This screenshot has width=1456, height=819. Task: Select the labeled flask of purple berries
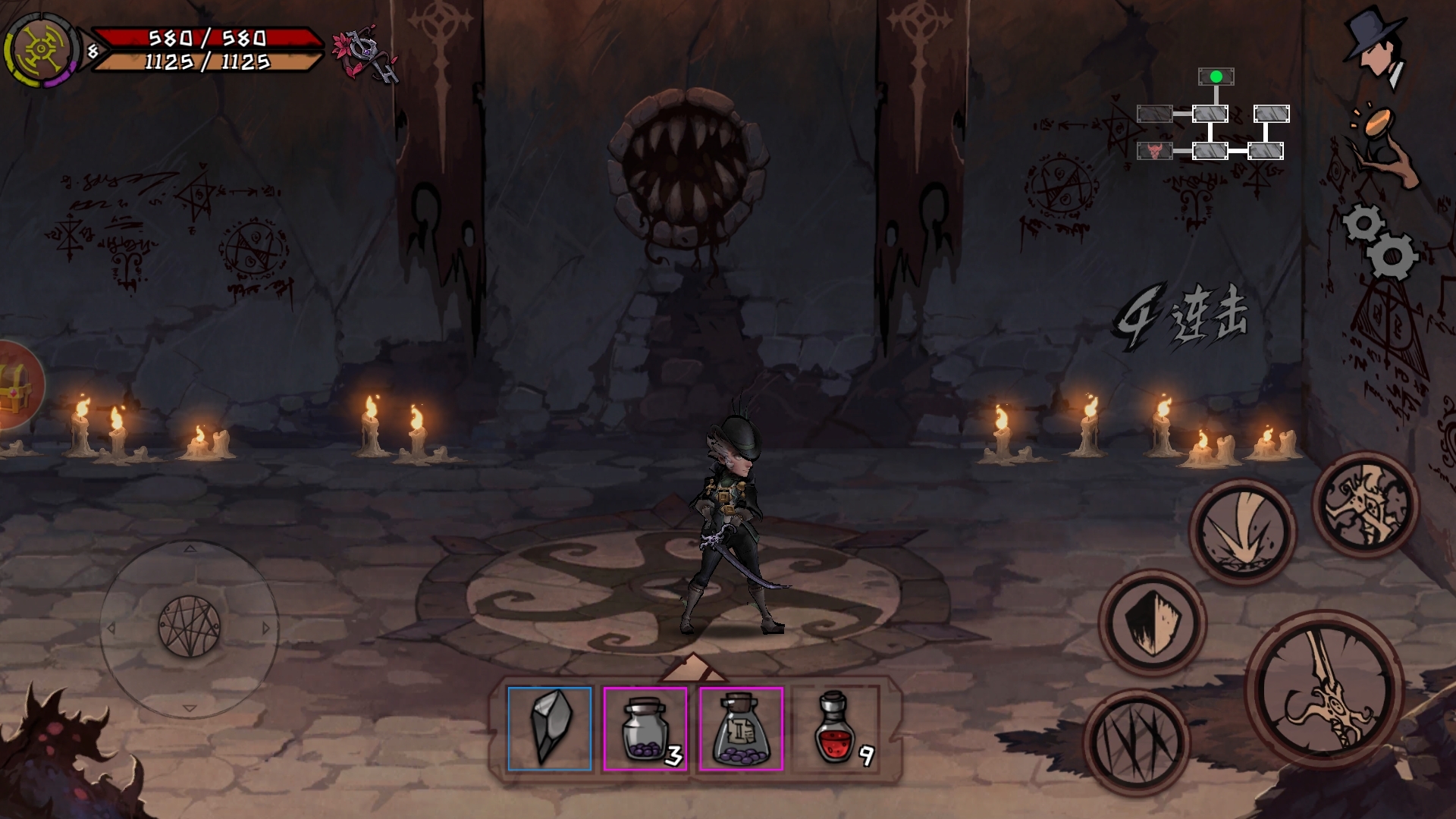click(x=740, y=728)
